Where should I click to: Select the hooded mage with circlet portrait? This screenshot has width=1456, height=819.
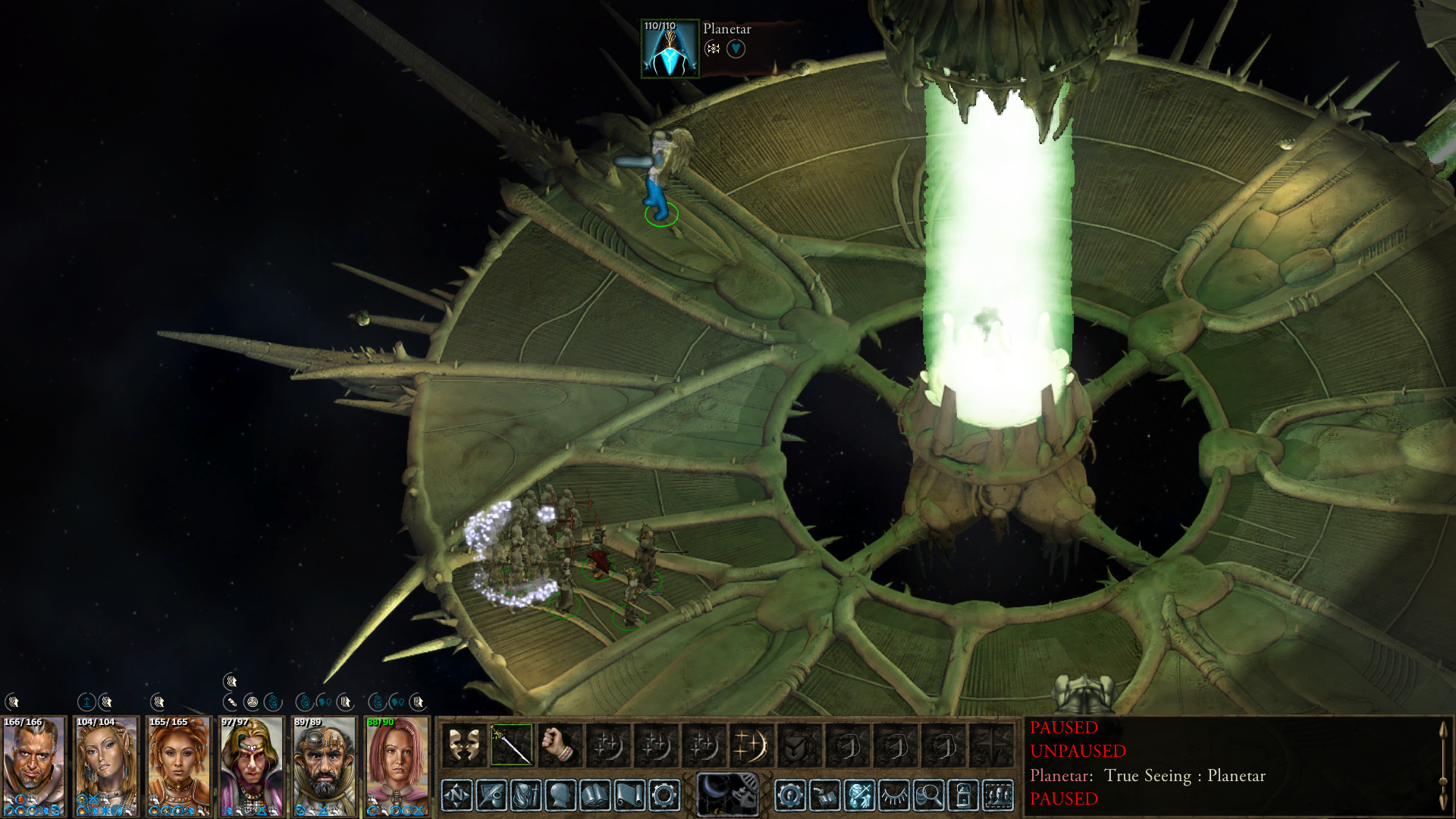(x=252, y=766)
